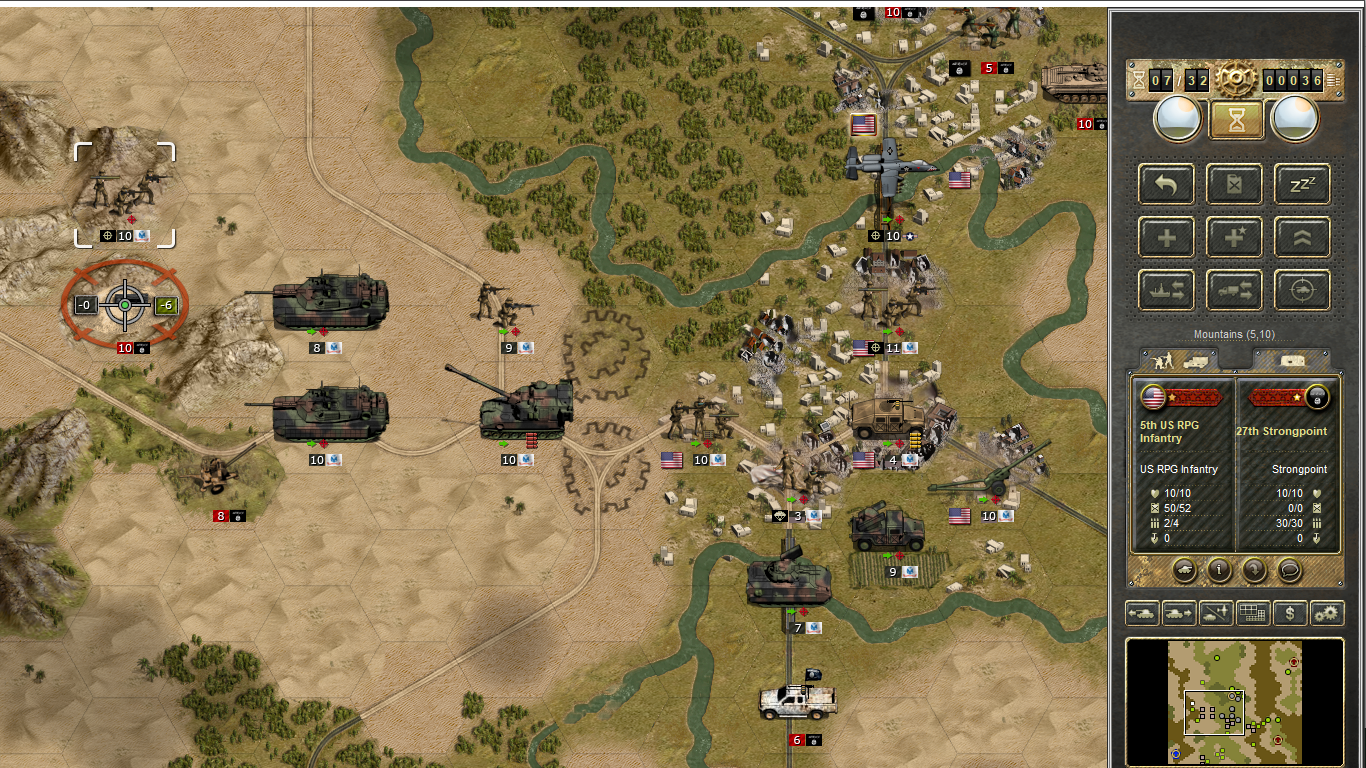Viewport: 1366px width, 768px height.
Task: Activate the tank crosshair targeting button
Action: pos(1302,291)
